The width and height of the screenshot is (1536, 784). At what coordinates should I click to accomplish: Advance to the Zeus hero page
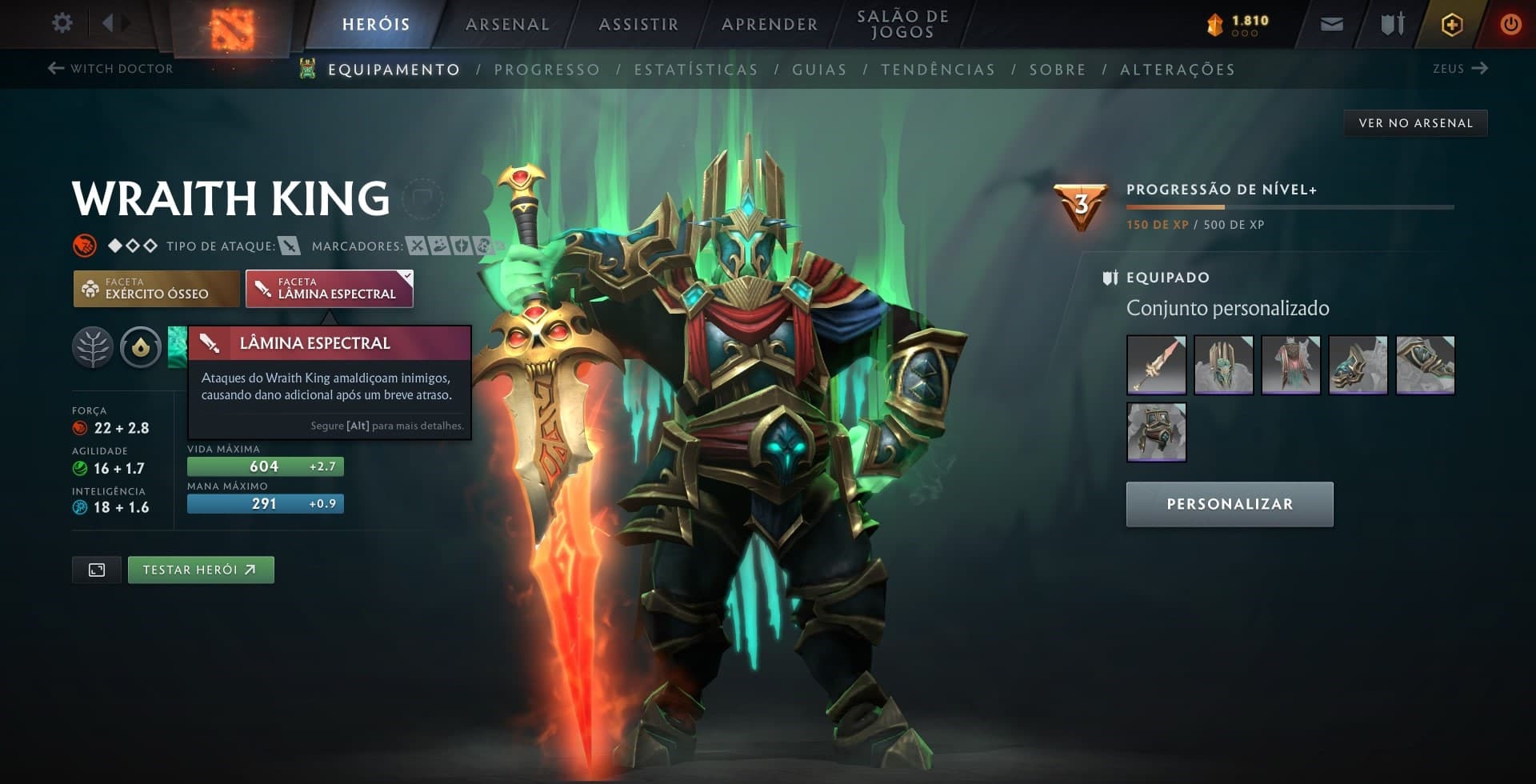pyautogui.click(x=1460, y=69)
